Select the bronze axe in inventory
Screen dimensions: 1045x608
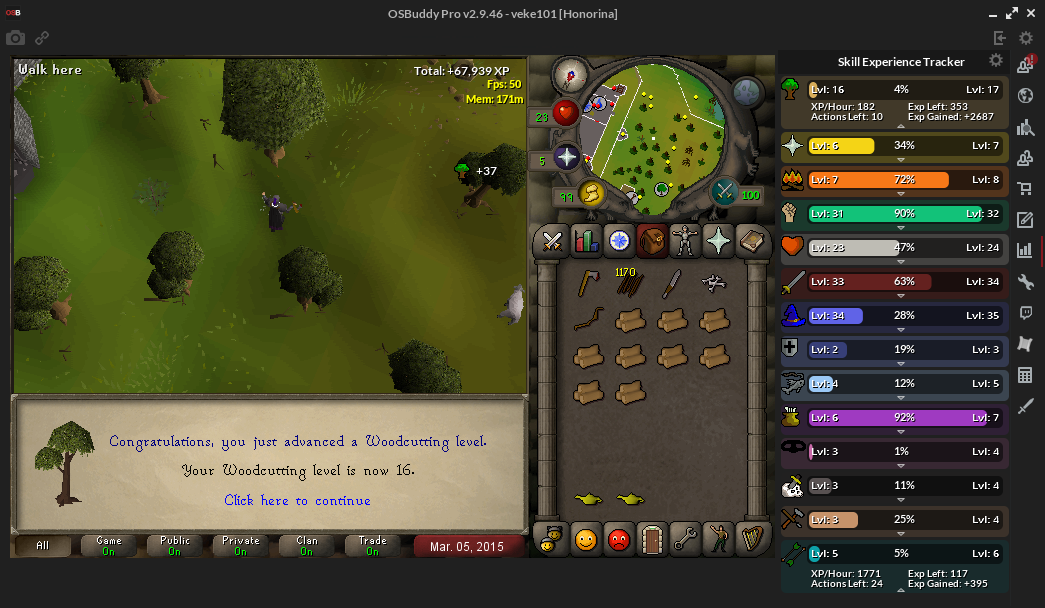pyautogui.click(x=588, y=284)
